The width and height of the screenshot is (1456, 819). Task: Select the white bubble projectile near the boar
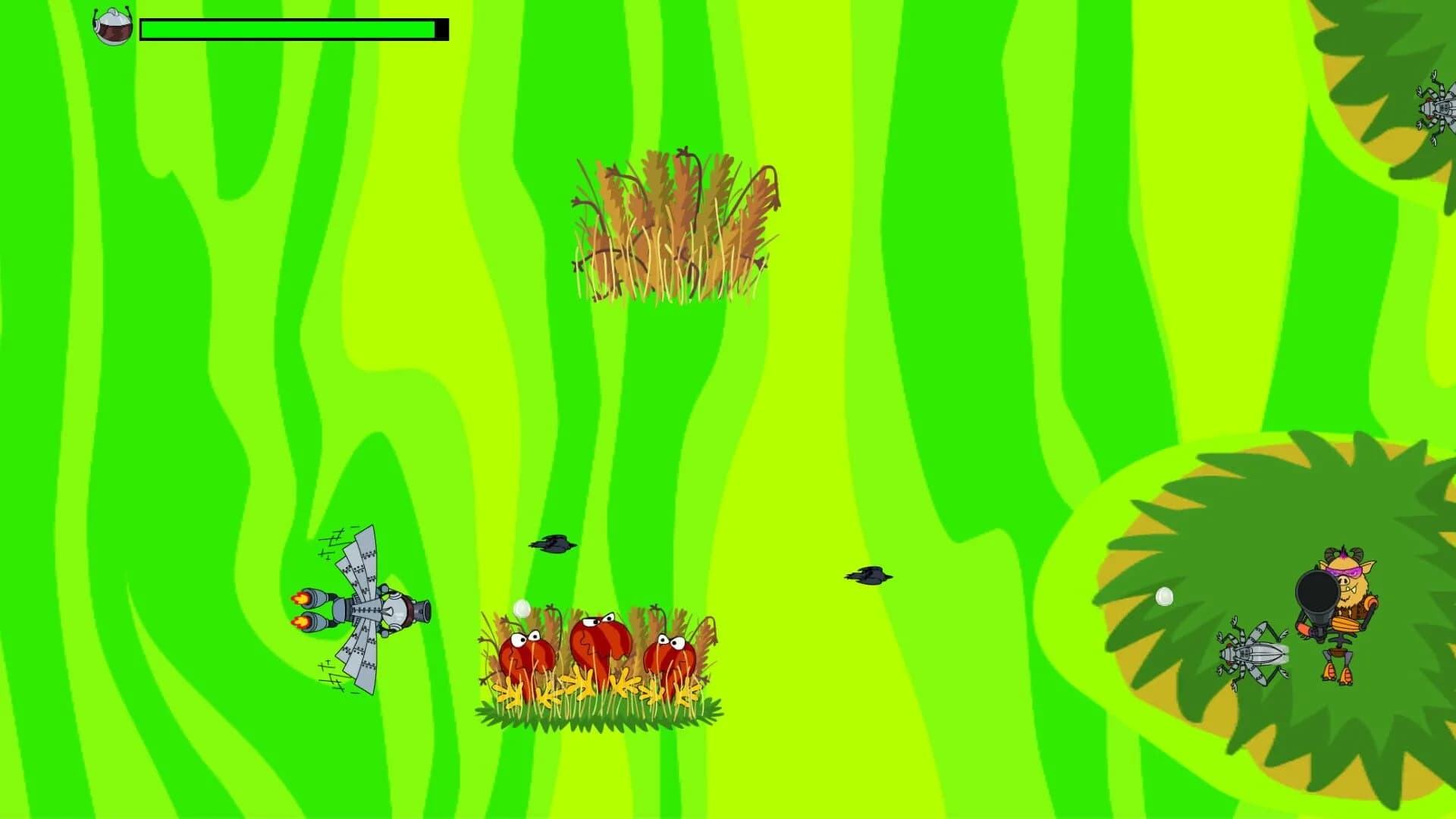click(x=1163, y=598)
